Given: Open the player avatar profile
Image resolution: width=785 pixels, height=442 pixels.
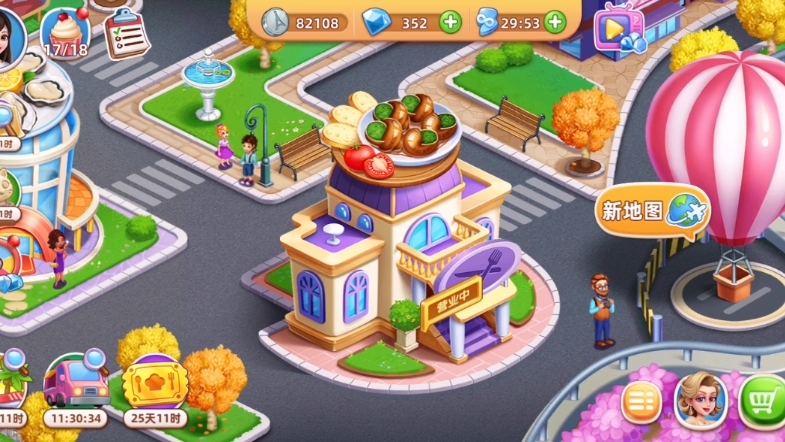Looking at the screenshot, I should [10, 32].
